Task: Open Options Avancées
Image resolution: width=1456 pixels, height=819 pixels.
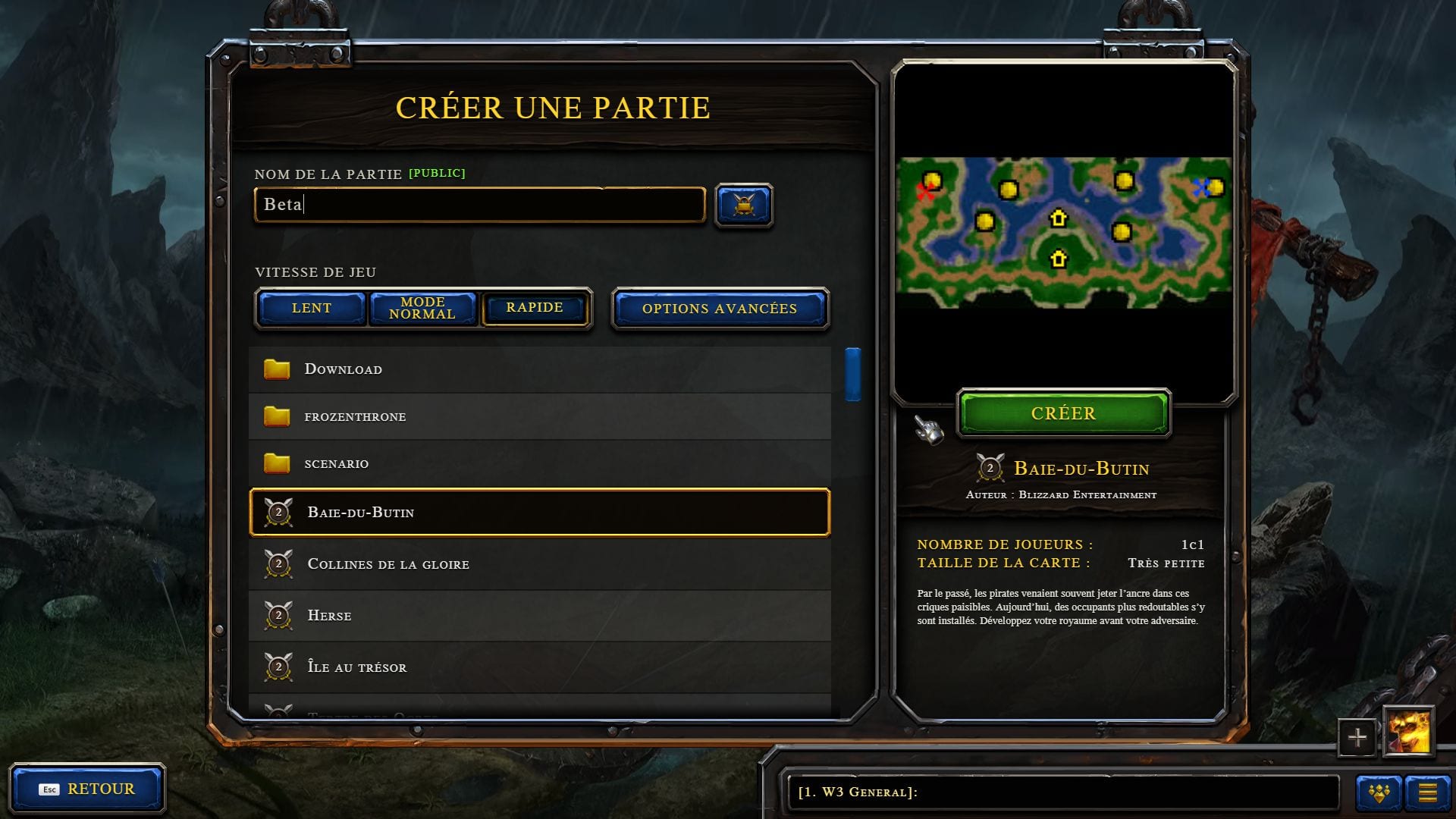Action: coord(720,309)
